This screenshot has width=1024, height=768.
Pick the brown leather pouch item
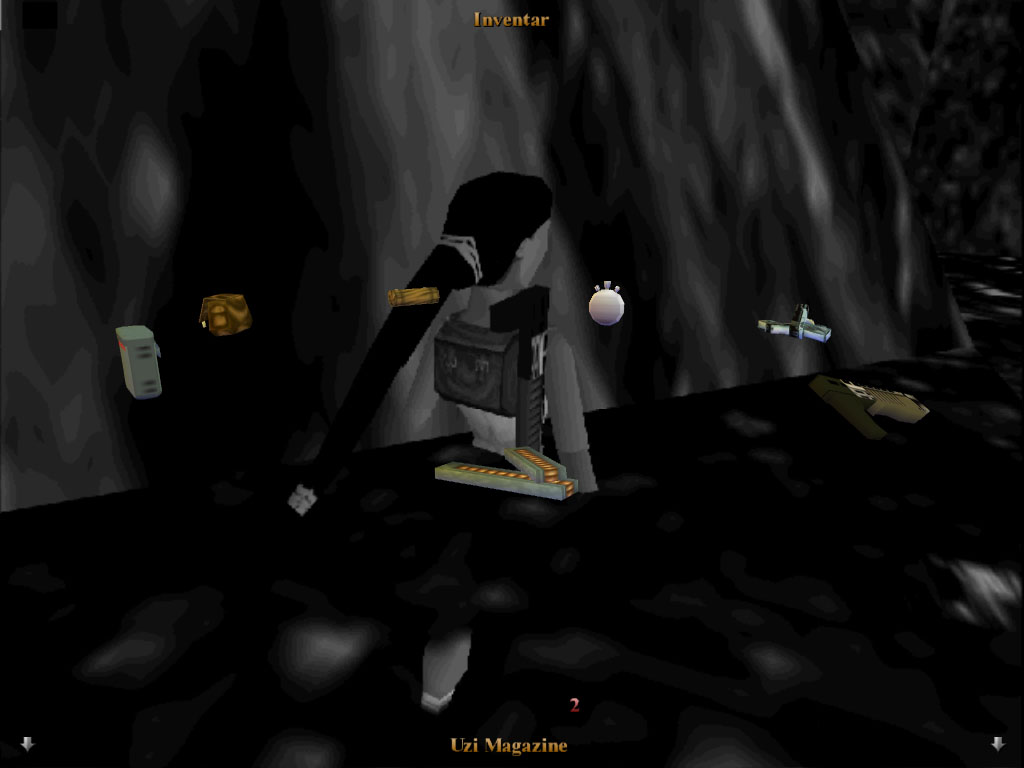click(225, 314)
